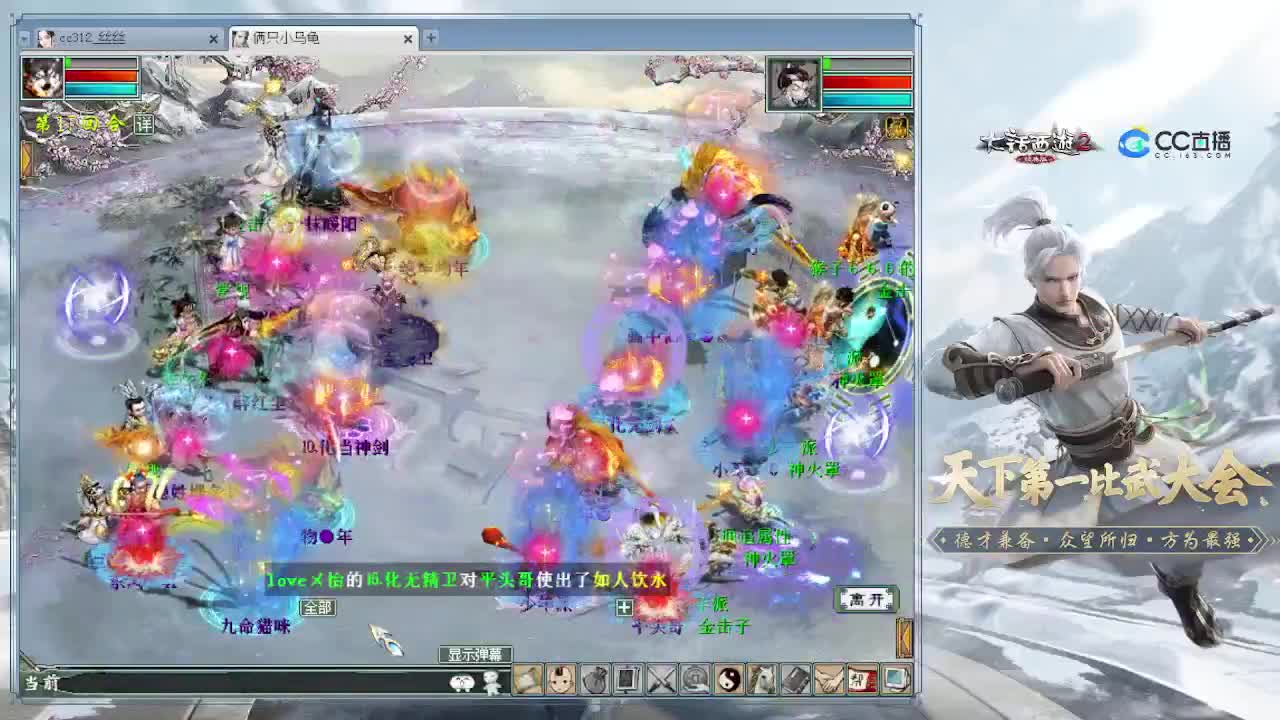Click the plus to add new tab
Image resolution: width=1280 pixels, height=720 pixels.
(430, 38)
